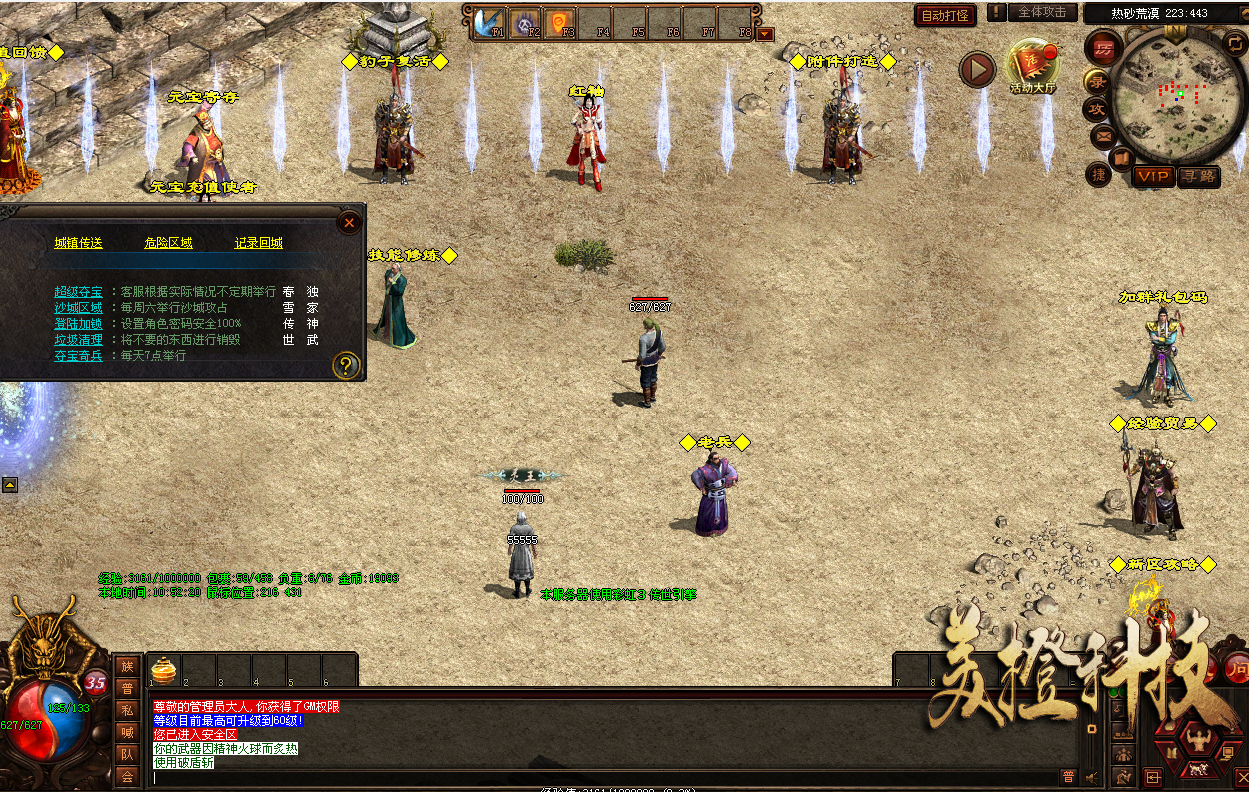Open the 活动大厅 activity hall icon
The height and width of the screenshot is (792, 1249).
coord(1032,64)
